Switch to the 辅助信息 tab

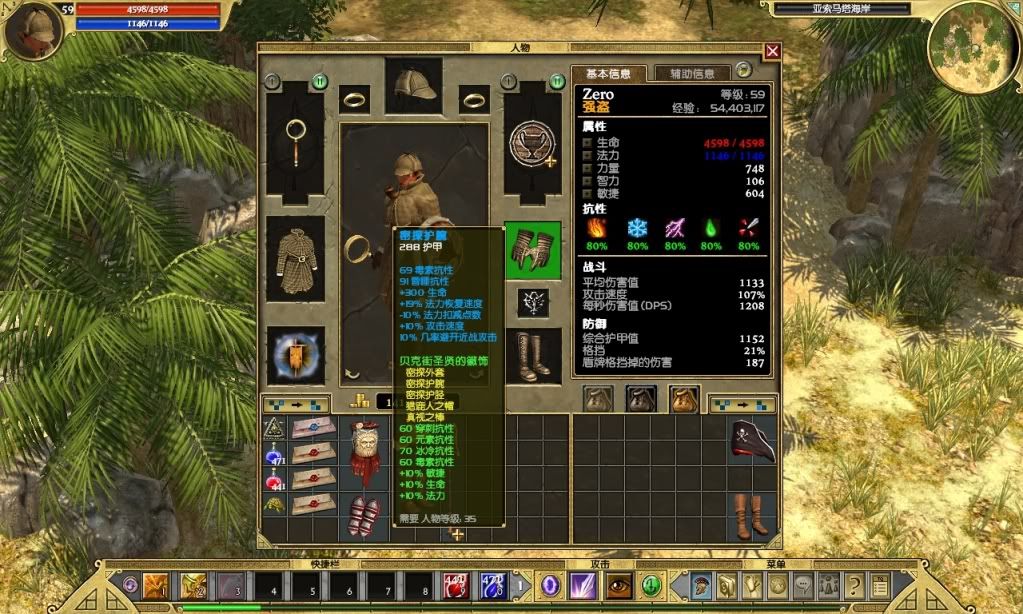(692, 73)
